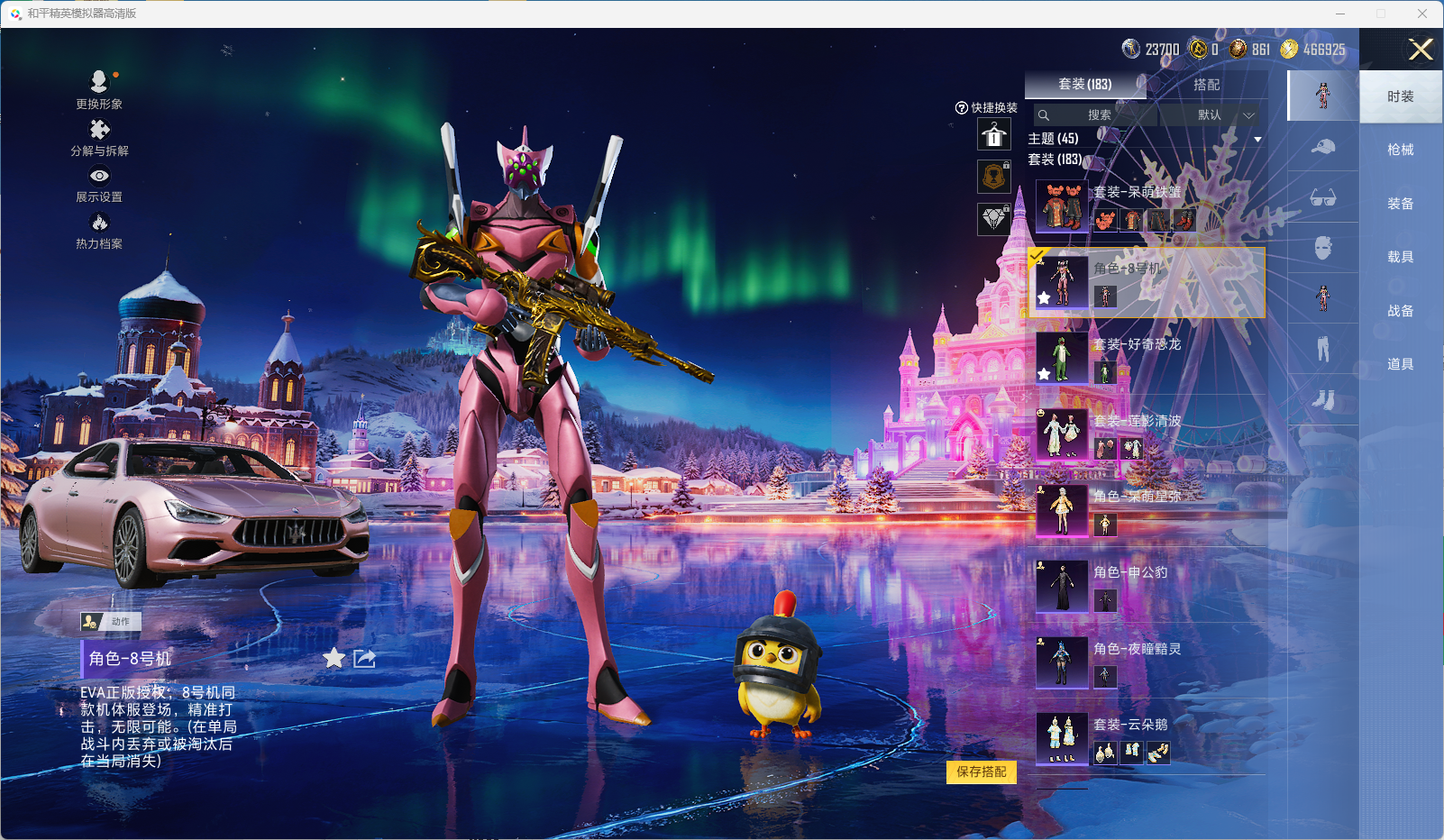Open 展示设置 display settings
1444x840 pixels.
pos(99,184)
